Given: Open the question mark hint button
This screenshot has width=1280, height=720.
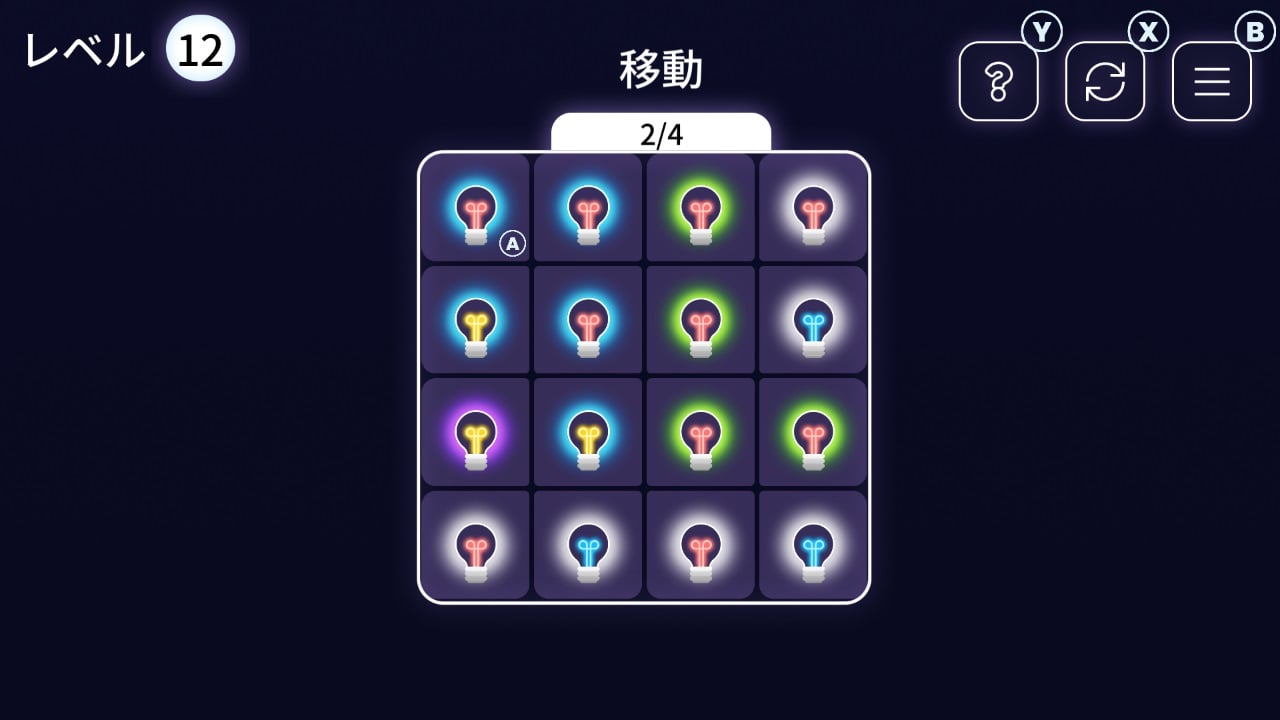Looking at the screenshot, I should 998,81.
